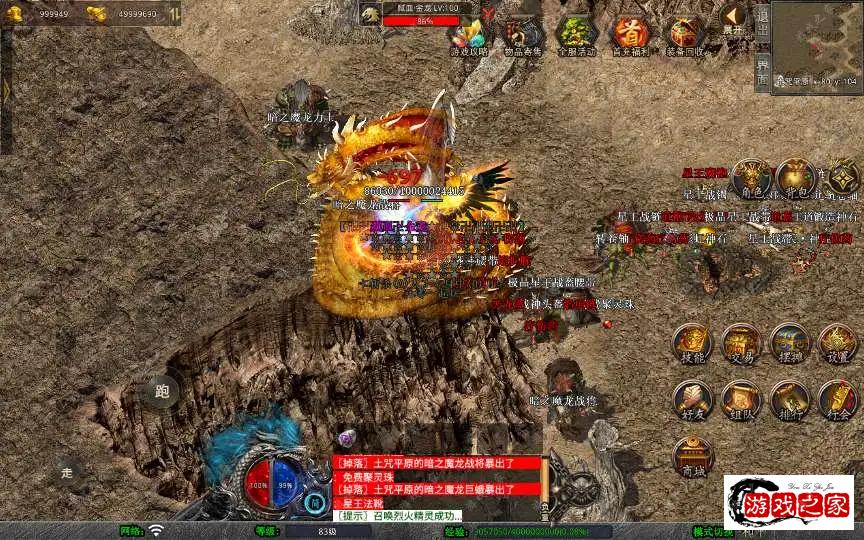This screenshot has height=540, width=864.
Task: Click the 展开 expand arrow button
Action: coord(734,18)
